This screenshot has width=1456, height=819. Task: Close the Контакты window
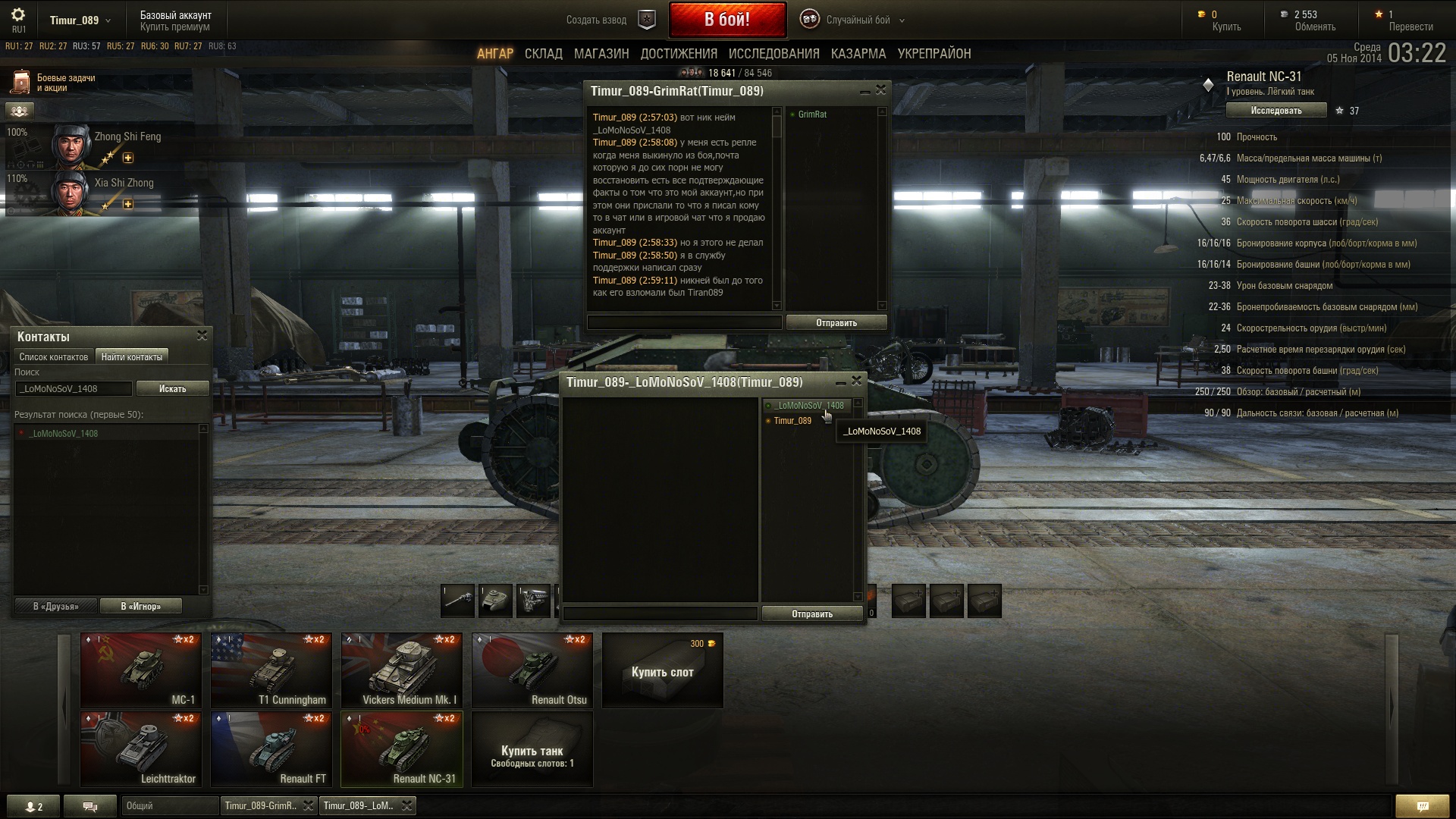click(x=202, y=335)
